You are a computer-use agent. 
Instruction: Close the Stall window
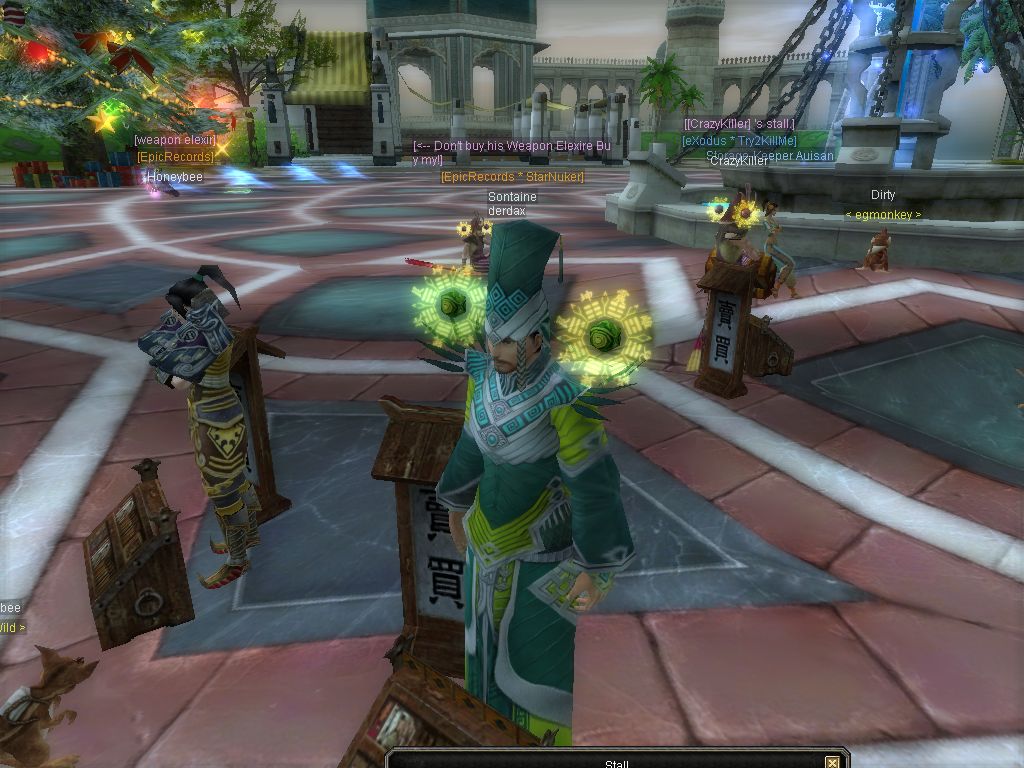[x=832, y=763]
